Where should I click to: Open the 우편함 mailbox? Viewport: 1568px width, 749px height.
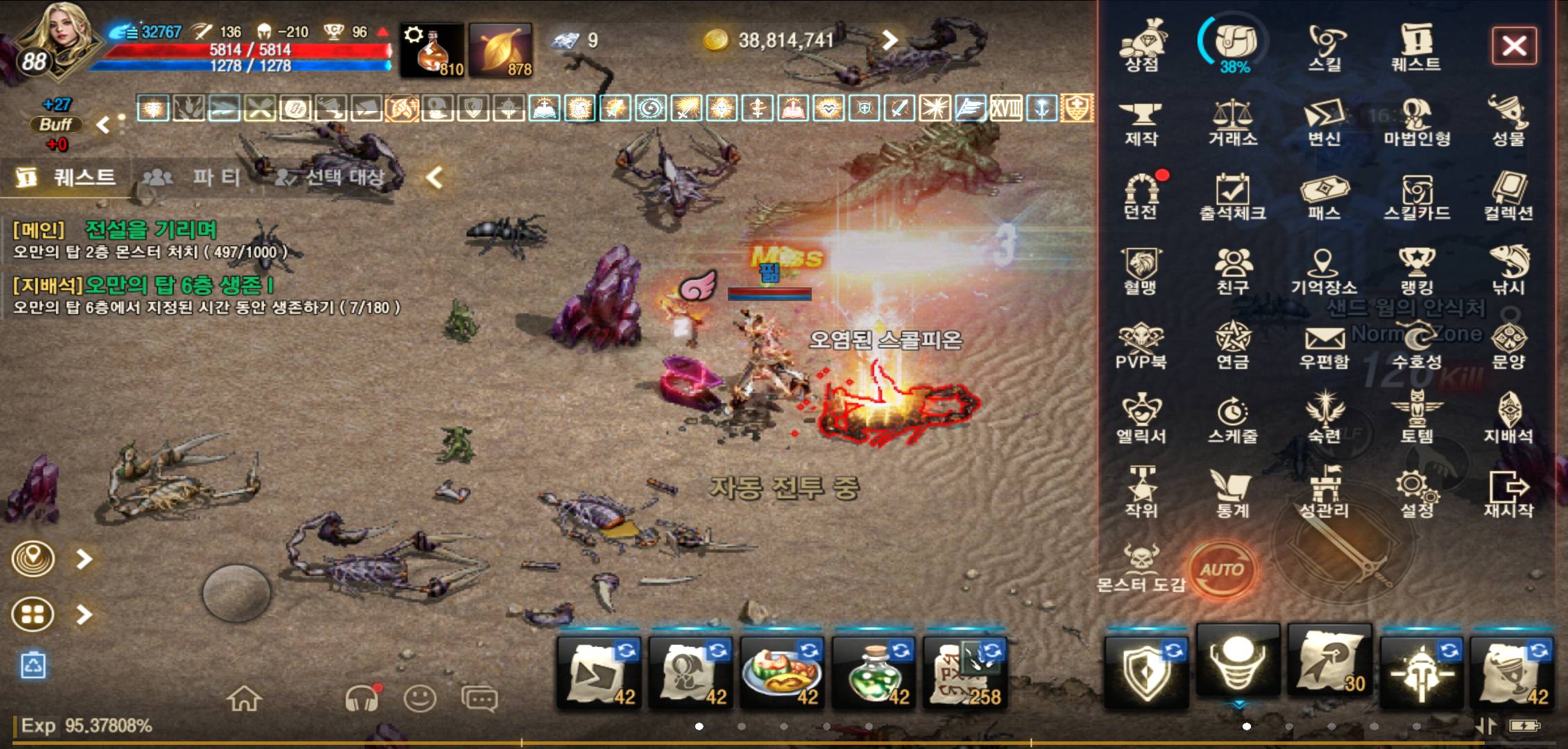[1327, 340]
